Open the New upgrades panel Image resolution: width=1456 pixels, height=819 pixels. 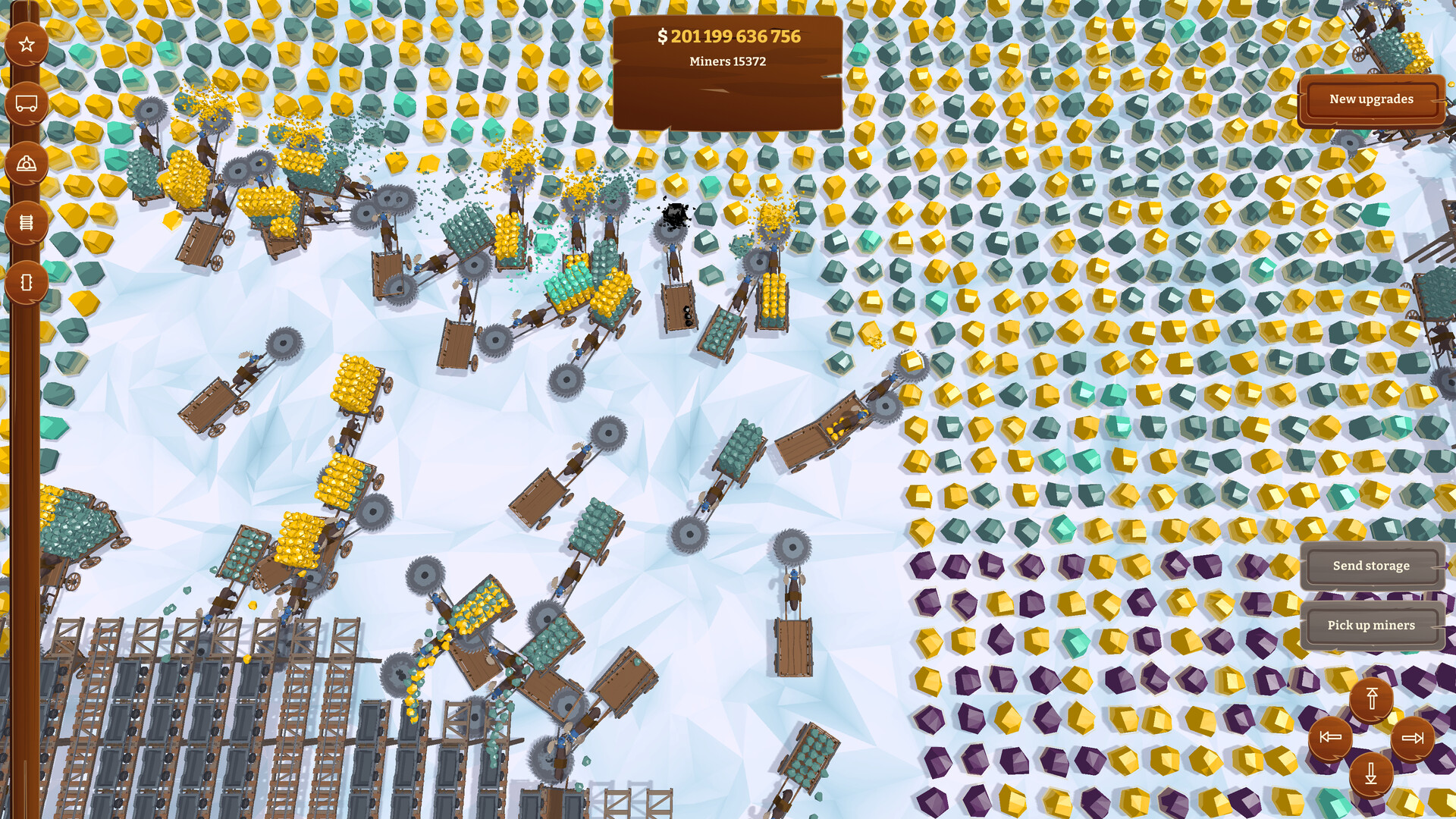click(x=1370, y=99)
